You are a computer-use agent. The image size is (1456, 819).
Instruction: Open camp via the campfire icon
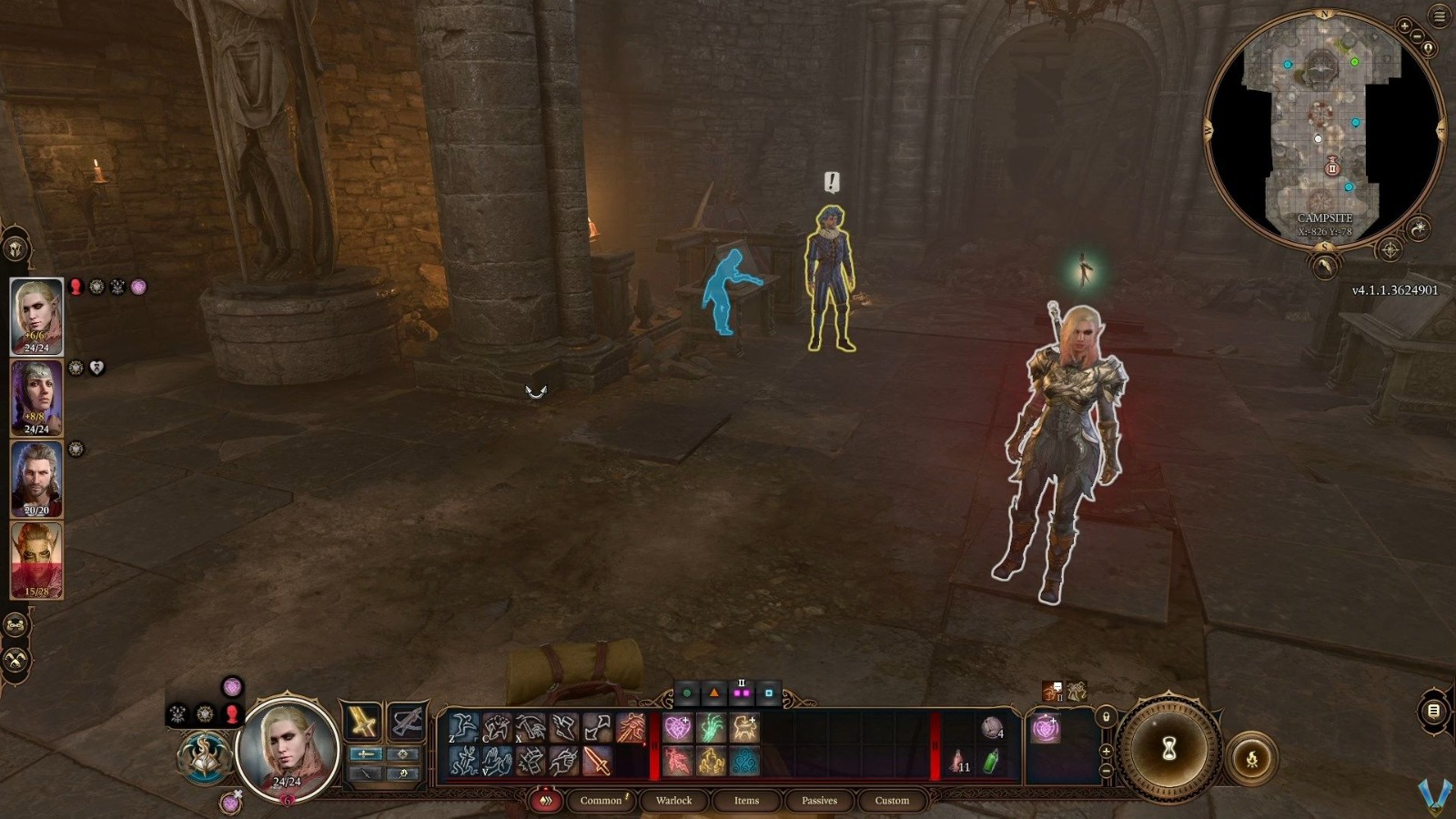(1253, 756)
